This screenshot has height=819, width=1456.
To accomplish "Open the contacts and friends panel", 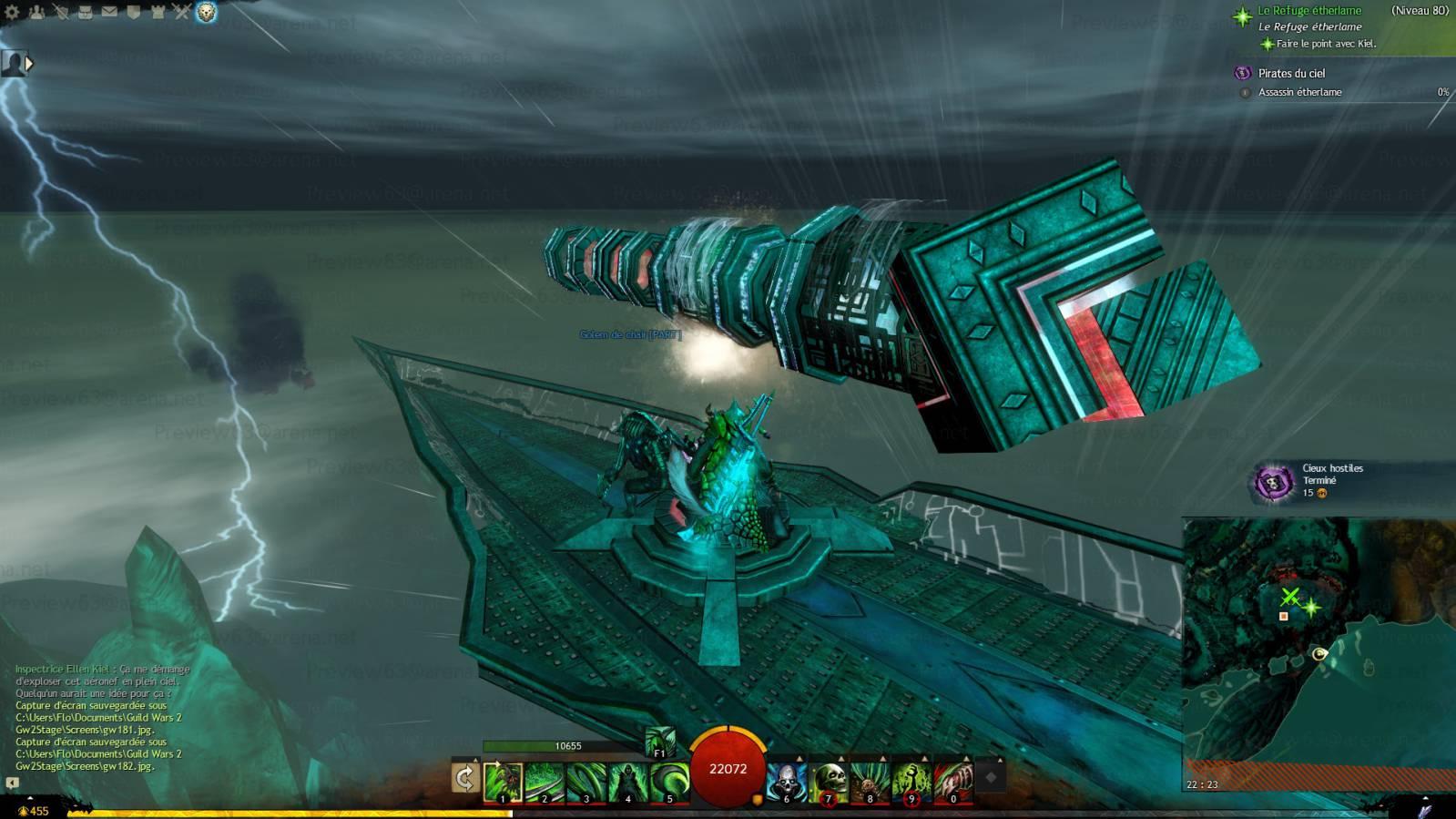I will [36, 12].
